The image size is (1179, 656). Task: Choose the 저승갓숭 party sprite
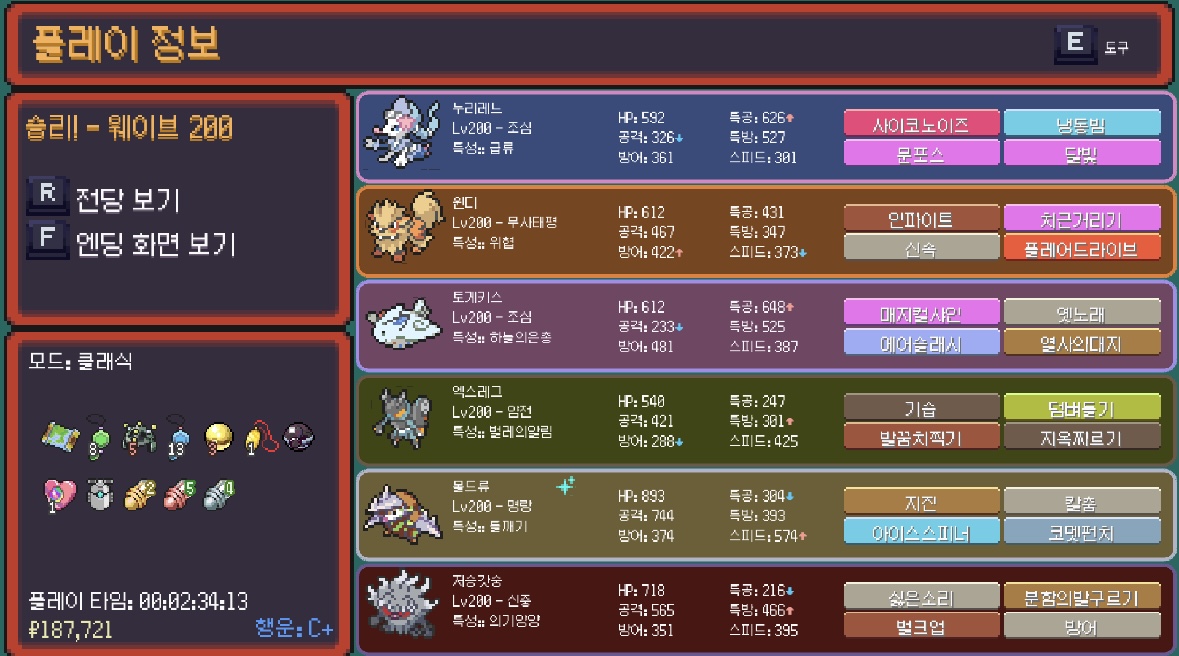click(399, 608)
